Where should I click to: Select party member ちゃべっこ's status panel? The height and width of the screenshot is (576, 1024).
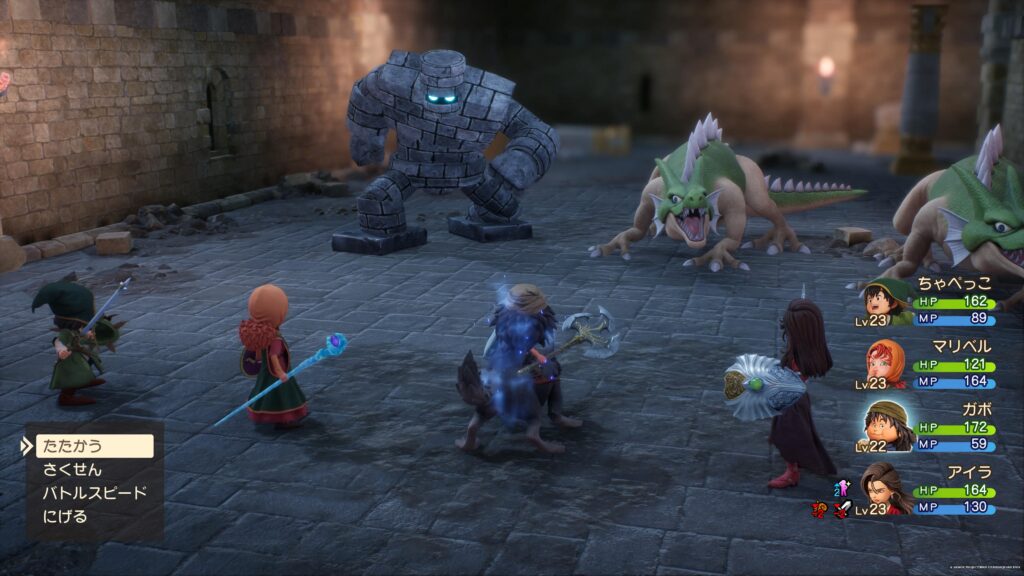tap(928, 302)
